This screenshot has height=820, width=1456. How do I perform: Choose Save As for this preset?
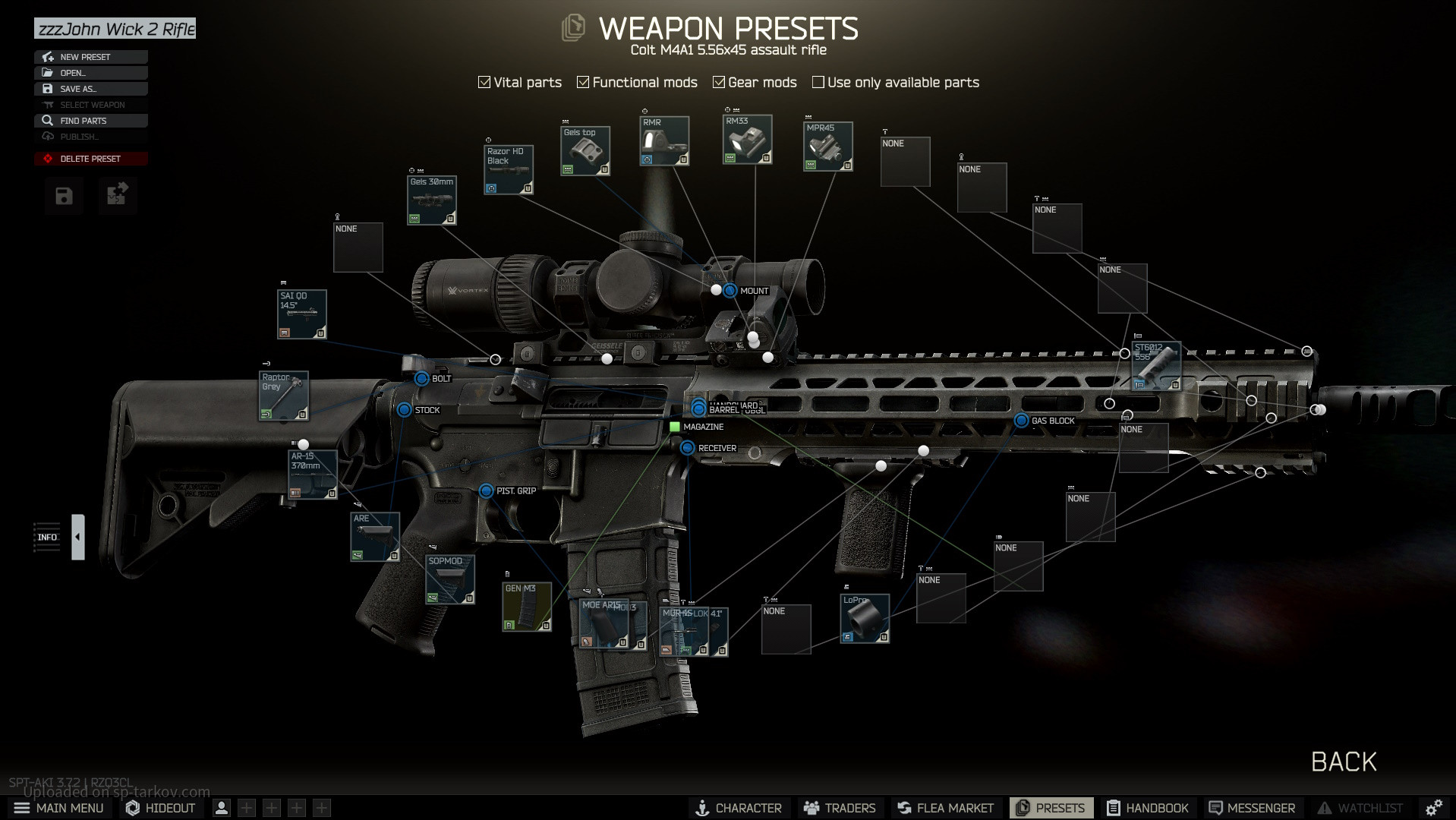(x=90, y=89)
